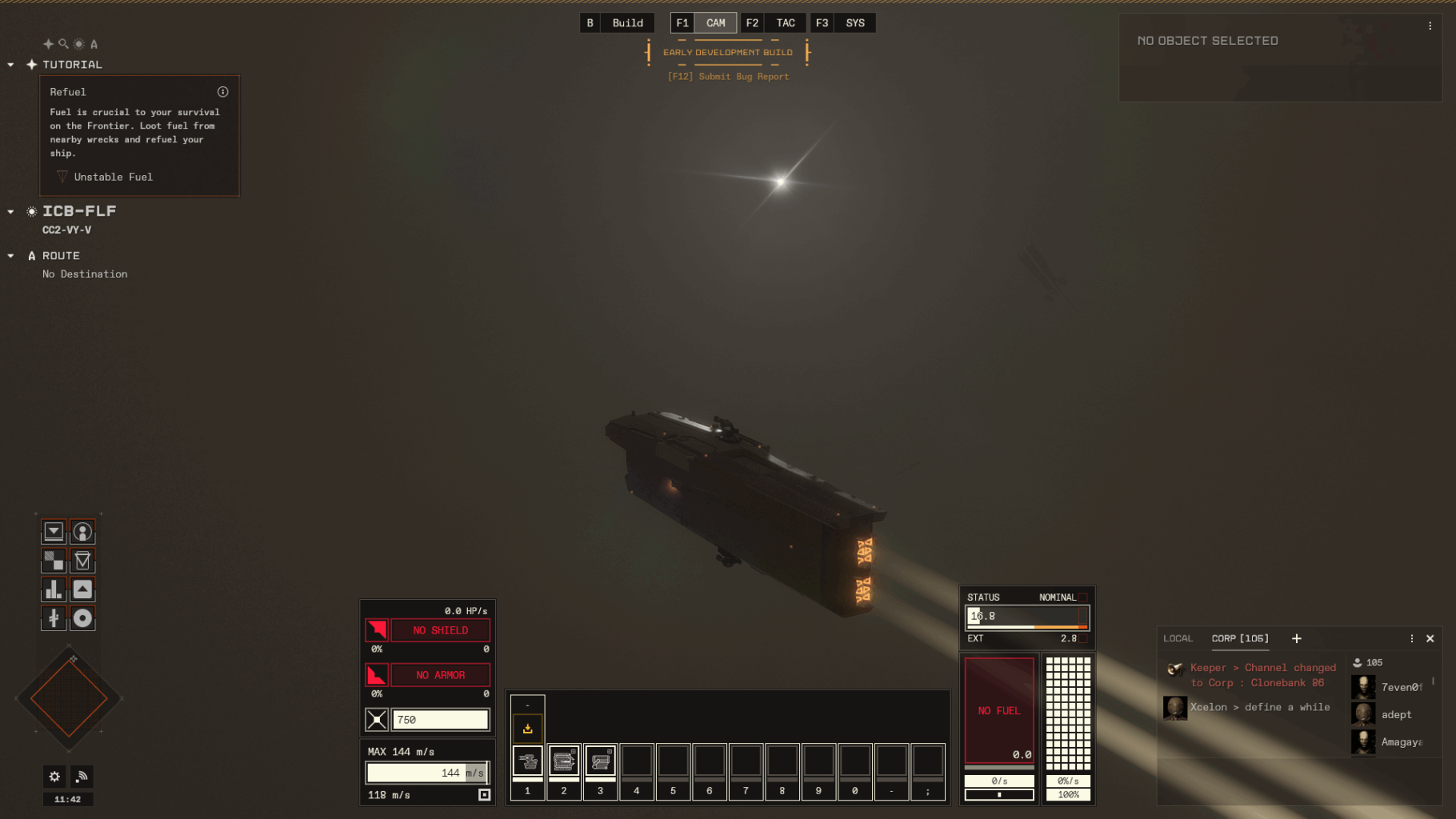Open the Build menu button
Image resolution: width=1456 pixels, height=819 pixels.
click(627, 23)
